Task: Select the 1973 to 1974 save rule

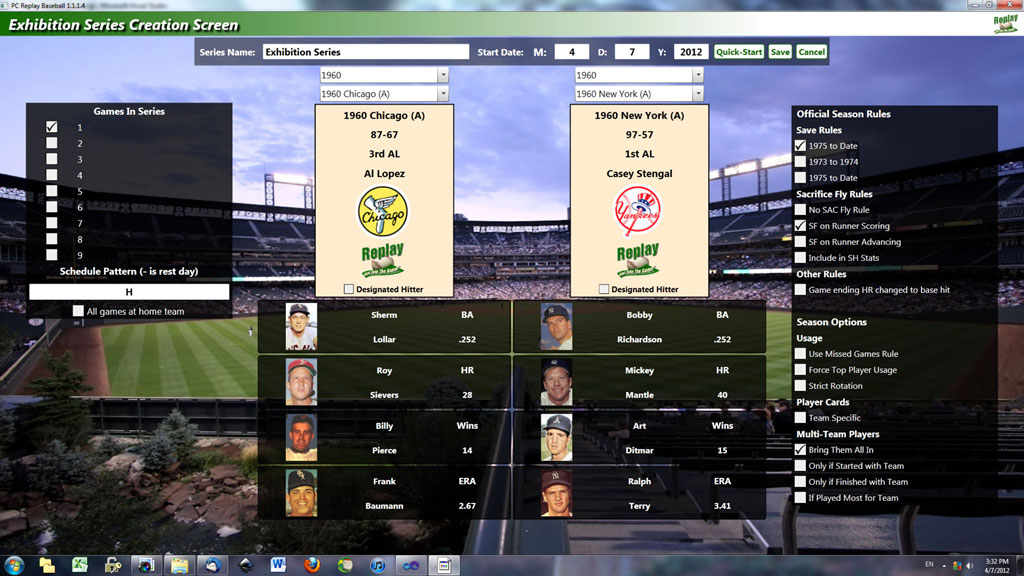Action: click(801, 162)
